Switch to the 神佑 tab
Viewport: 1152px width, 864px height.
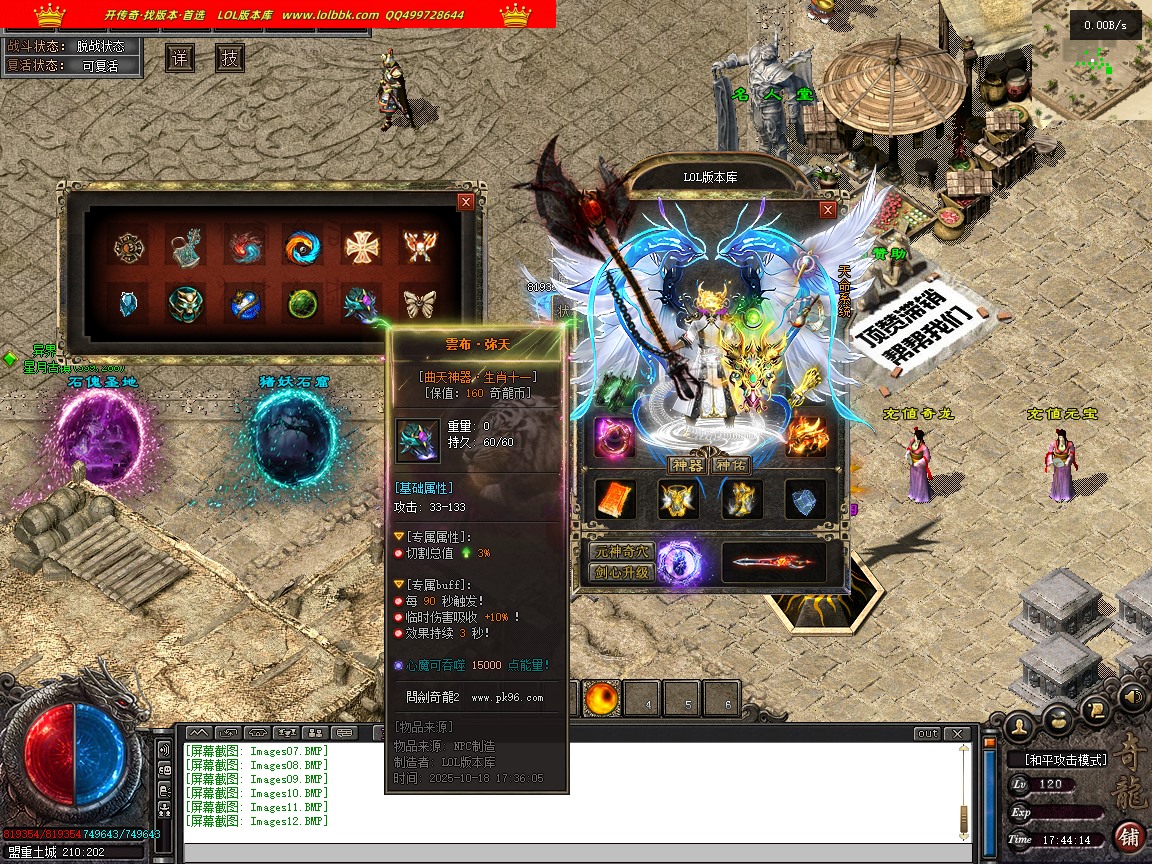[731, 465]
